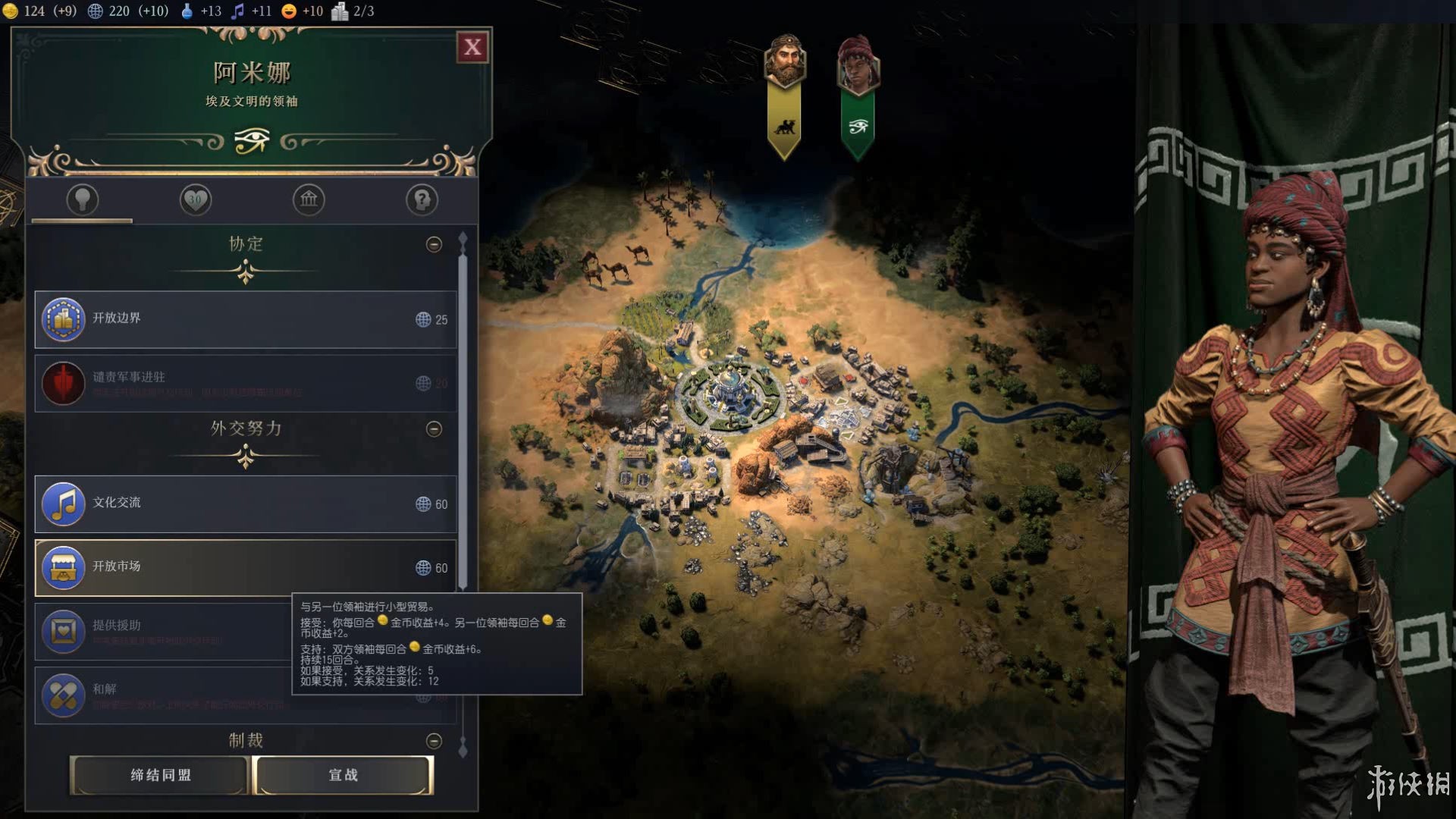Switch to the building icon tab
This screenshot has width=1456, height=819.
coord(309,200)
